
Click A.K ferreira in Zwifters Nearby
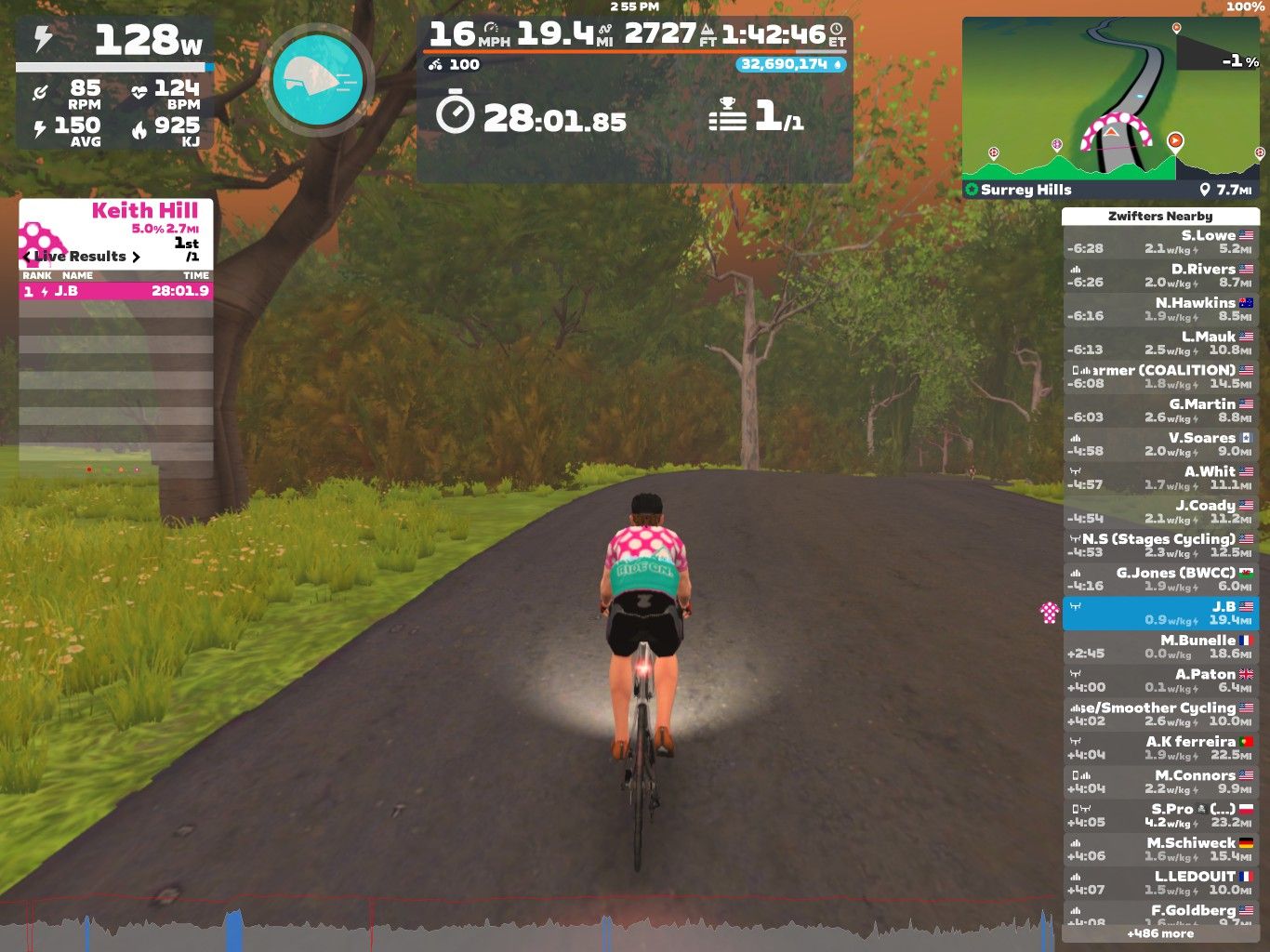click(1159, 748)
